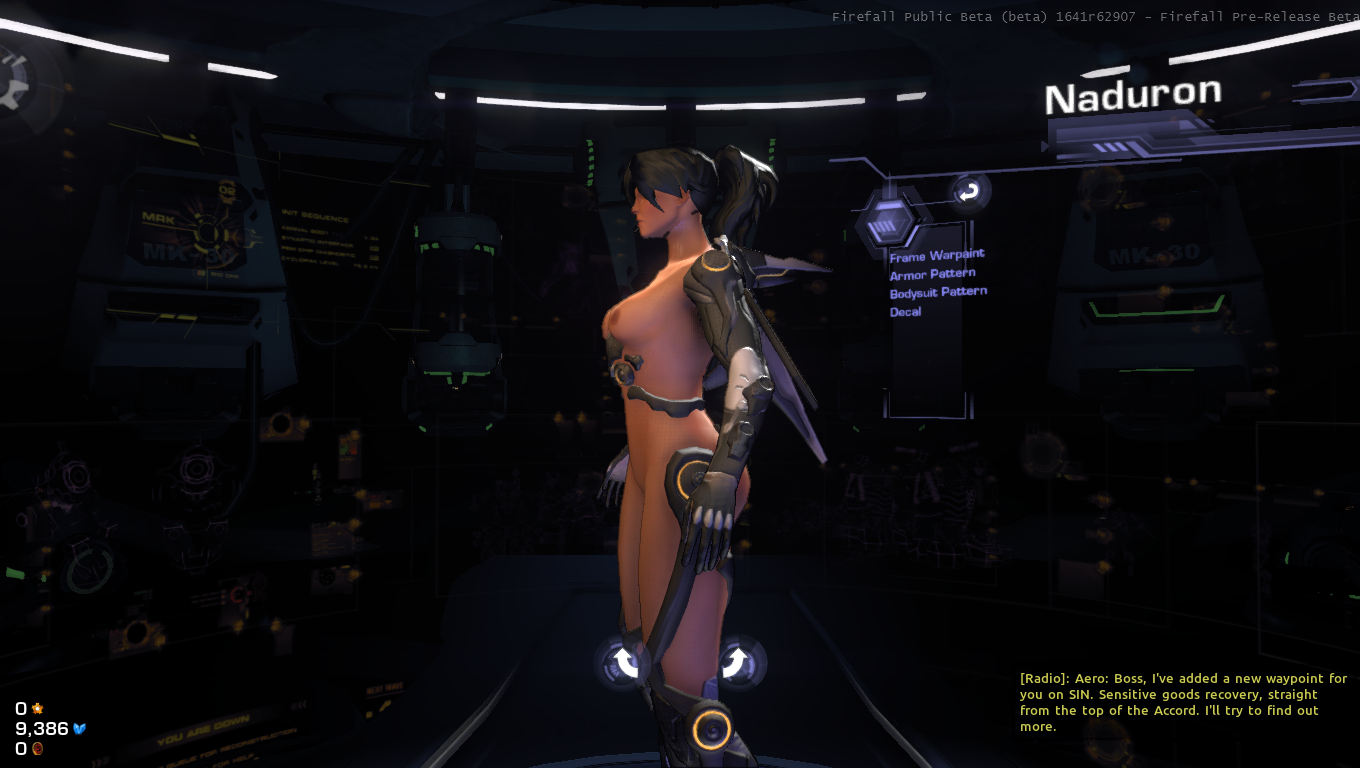Open the Decal customization option
Image resolution: width=1360 pixels, height=768 pixels.
click(x=905, y=312)
